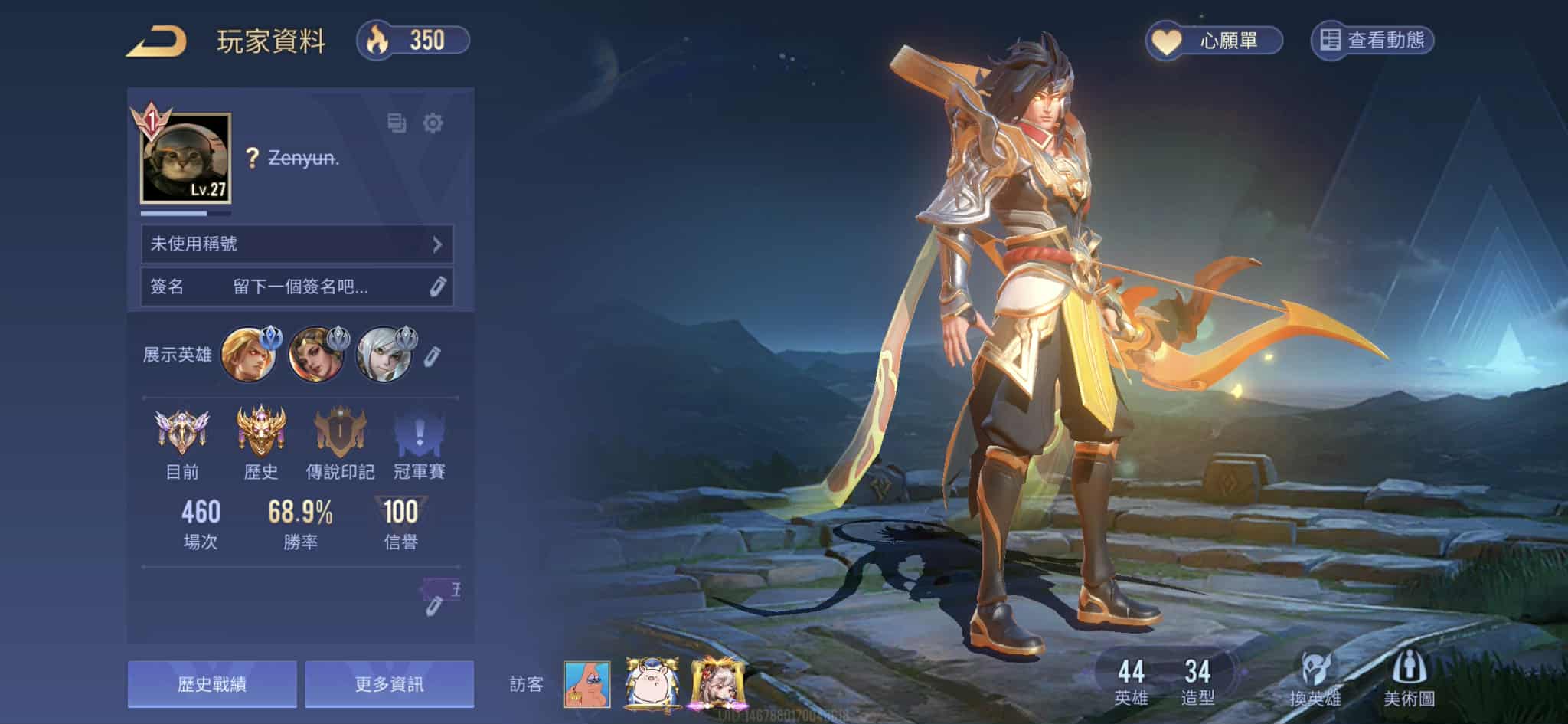
Task: Edit the 簽名 signature field
Action: click(x=436, y=287)
